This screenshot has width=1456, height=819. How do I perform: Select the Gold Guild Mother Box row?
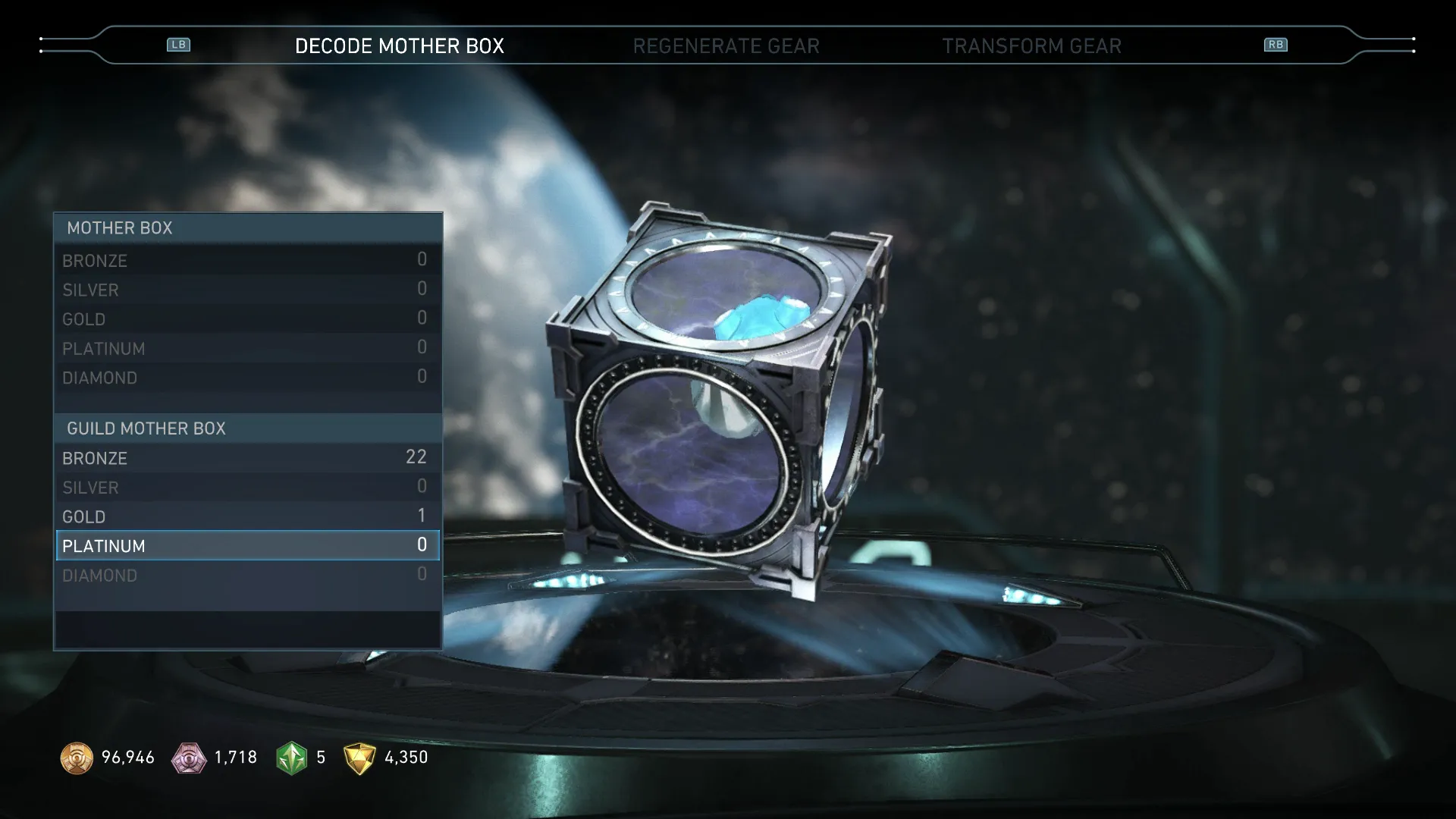pyautogui.click(x=247, y=516)
